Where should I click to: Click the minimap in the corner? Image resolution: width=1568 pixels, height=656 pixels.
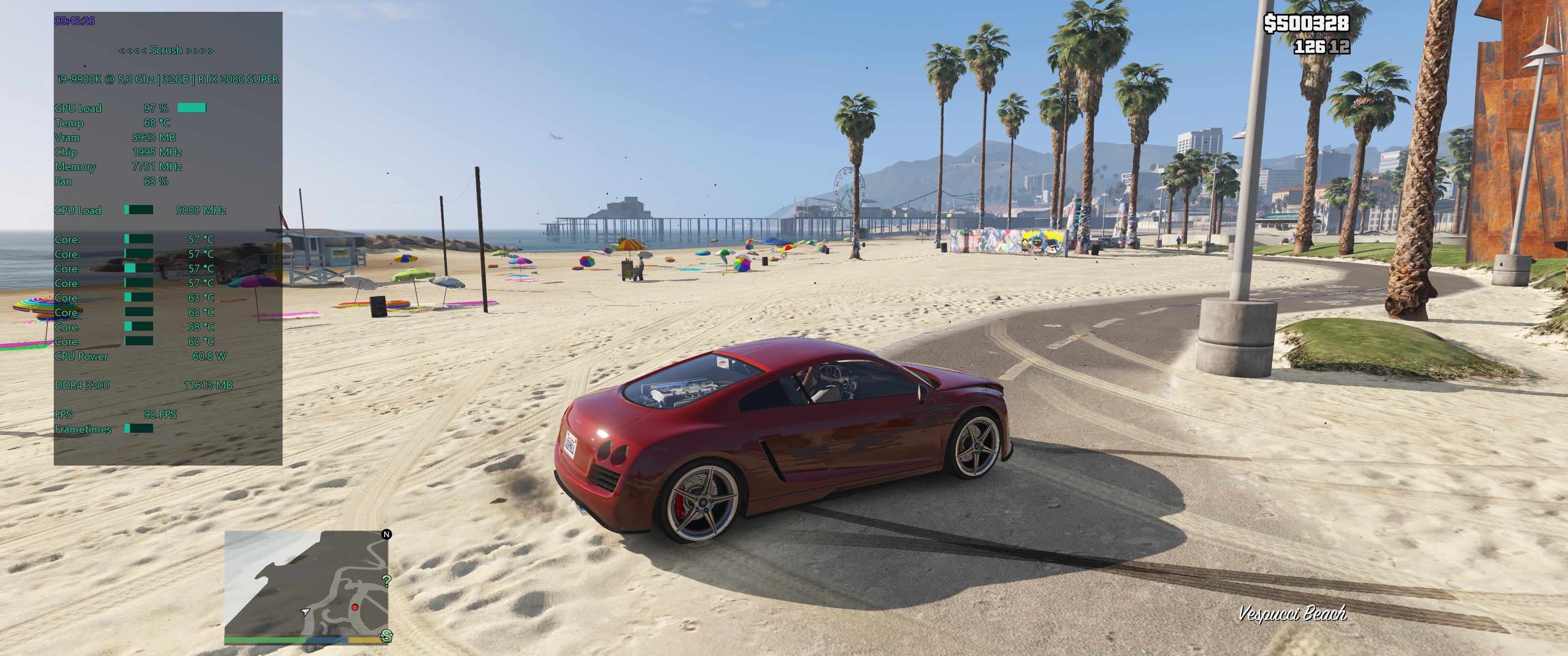click(x=306, y=582)
